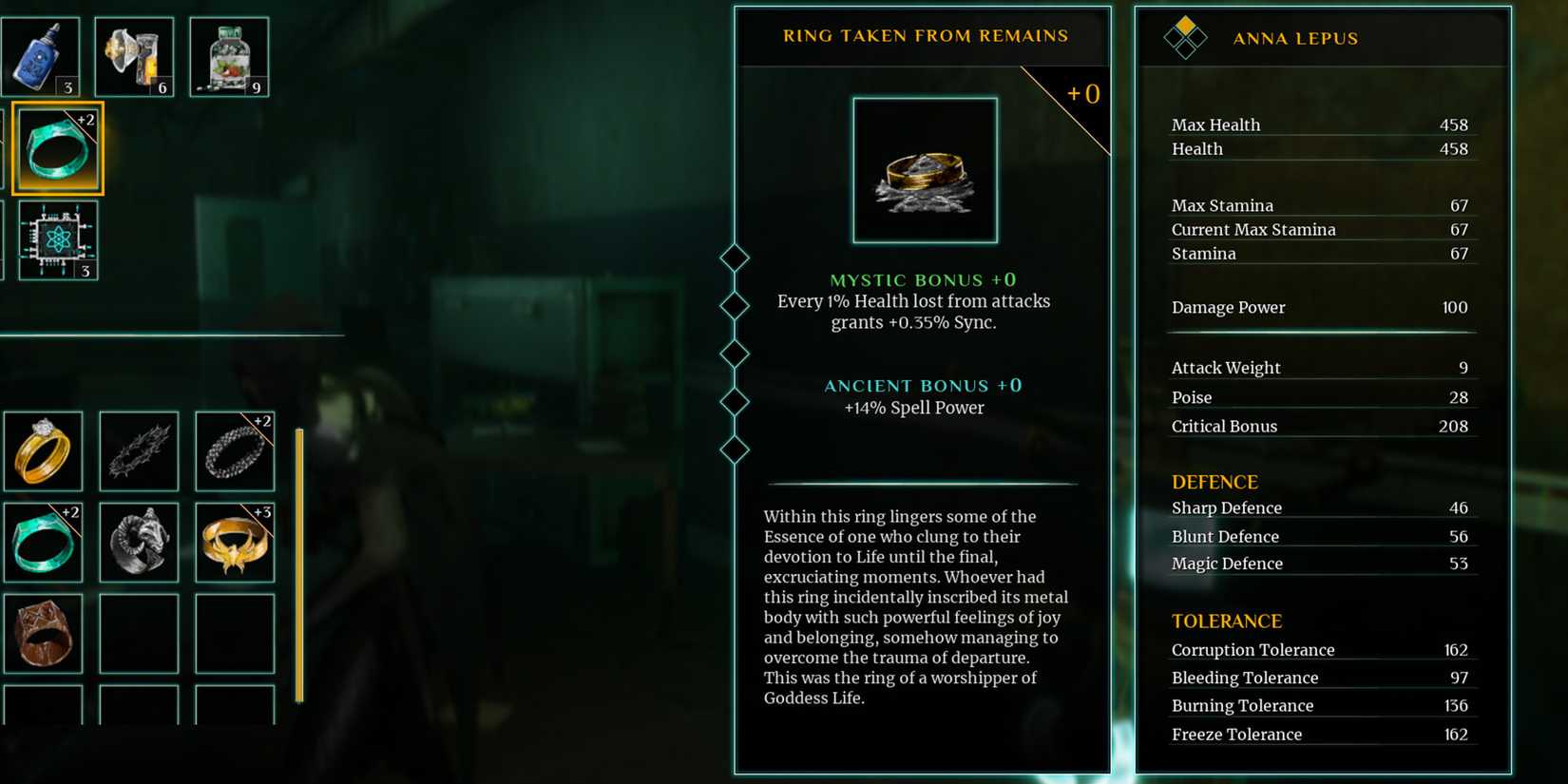This screenshot has width=1568, height=784.
Task: Click the ring thumbnail in detail panel
Action: (x=925, y=168)
